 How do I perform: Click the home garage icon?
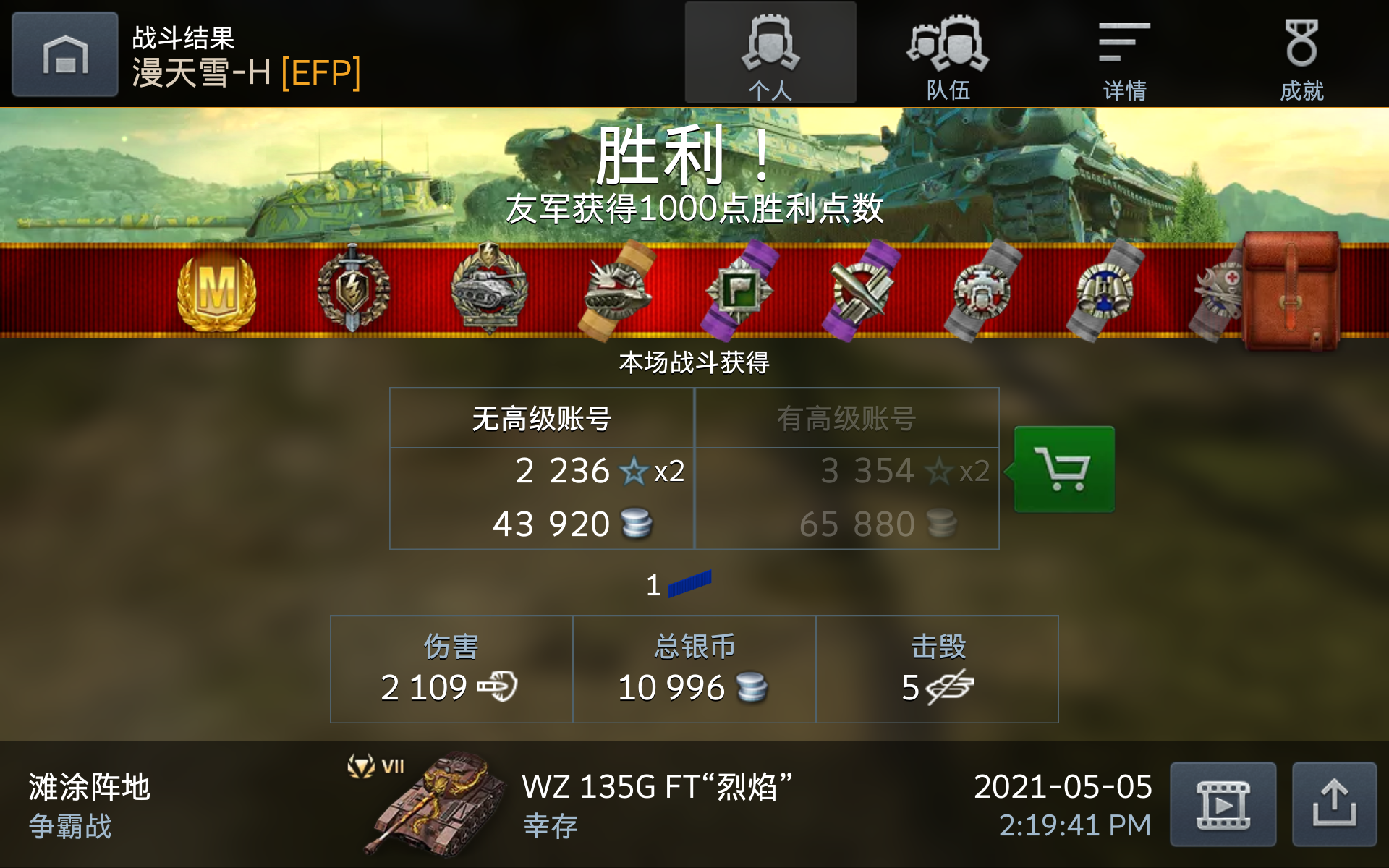[x=64, y=53]
